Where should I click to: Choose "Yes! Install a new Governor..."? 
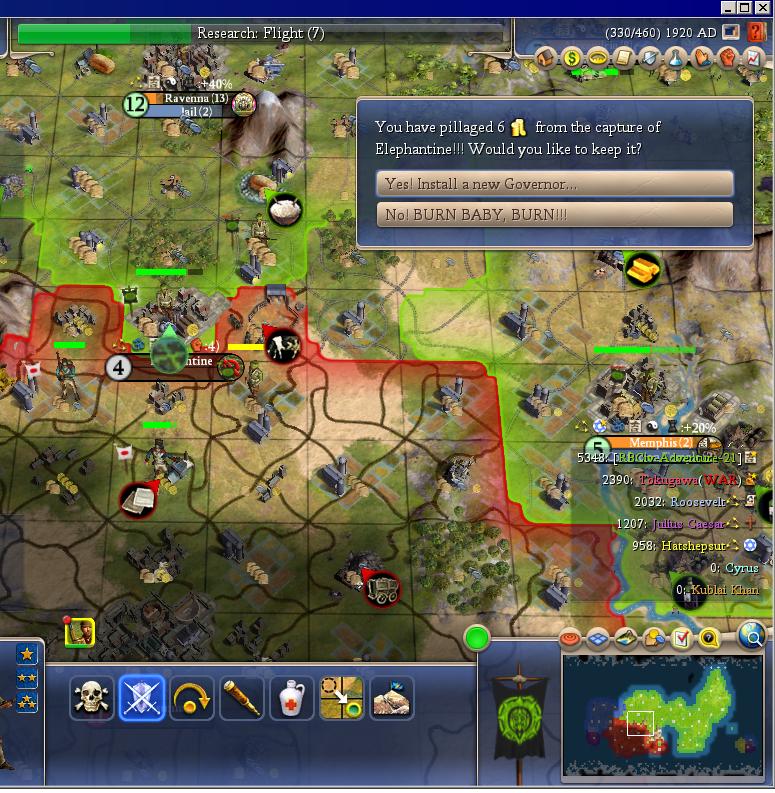pyautogui.click(x=555, y=184)
